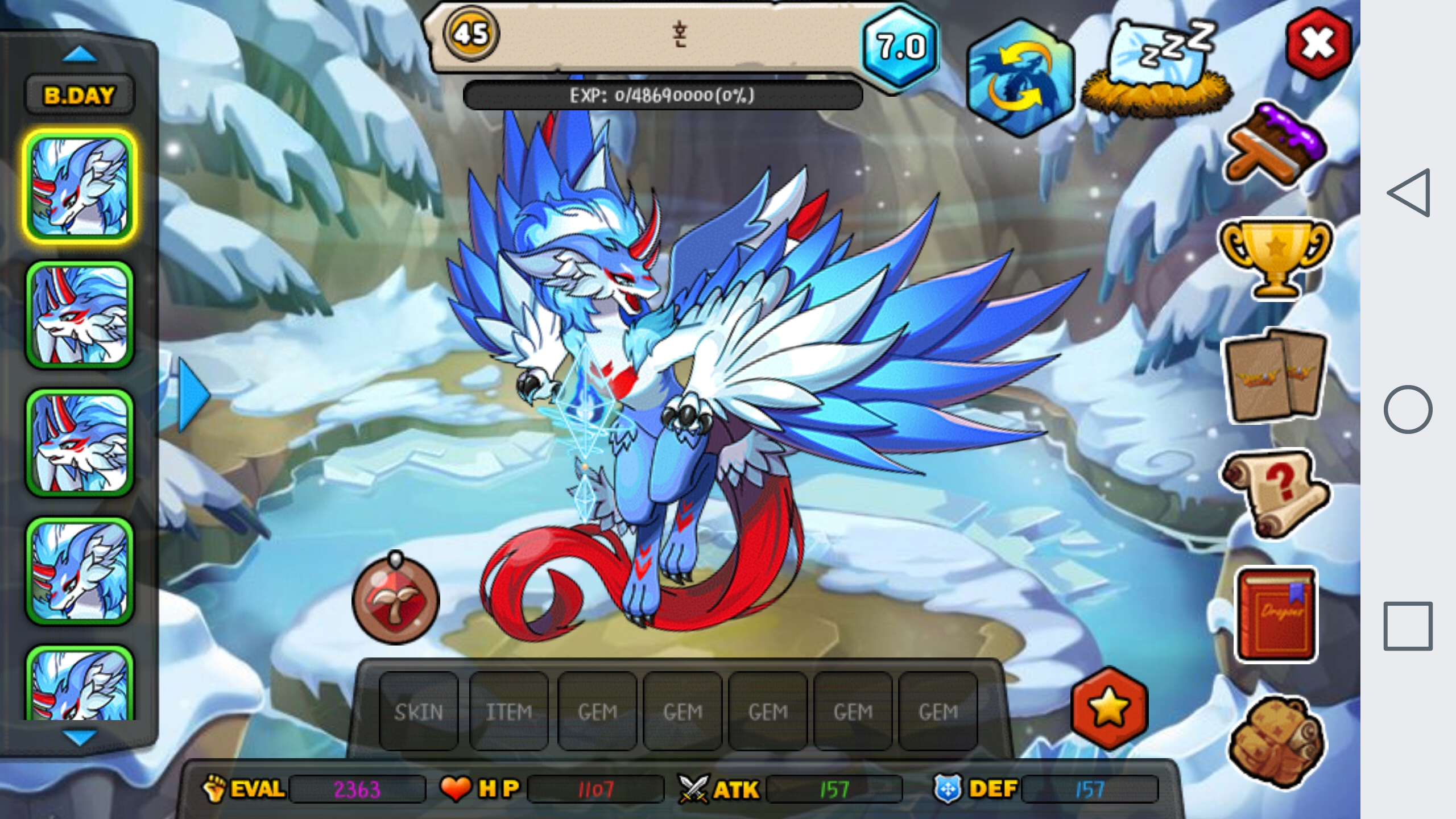The image size is (1456, 819).
Task: Open the dragon swap hexagon icon
Action: (1021, 78)
